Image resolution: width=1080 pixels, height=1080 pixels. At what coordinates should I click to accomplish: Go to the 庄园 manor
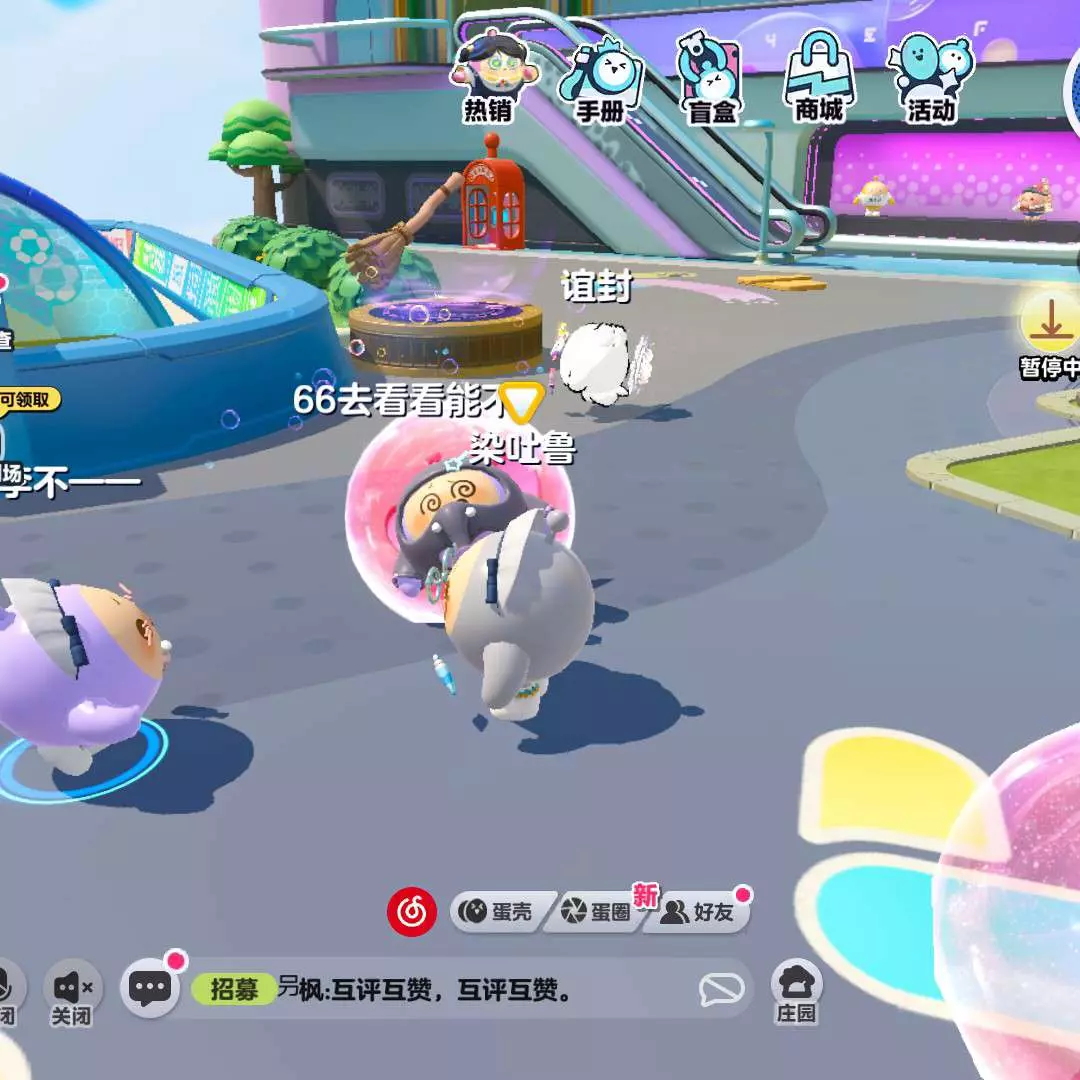point(797,989)
